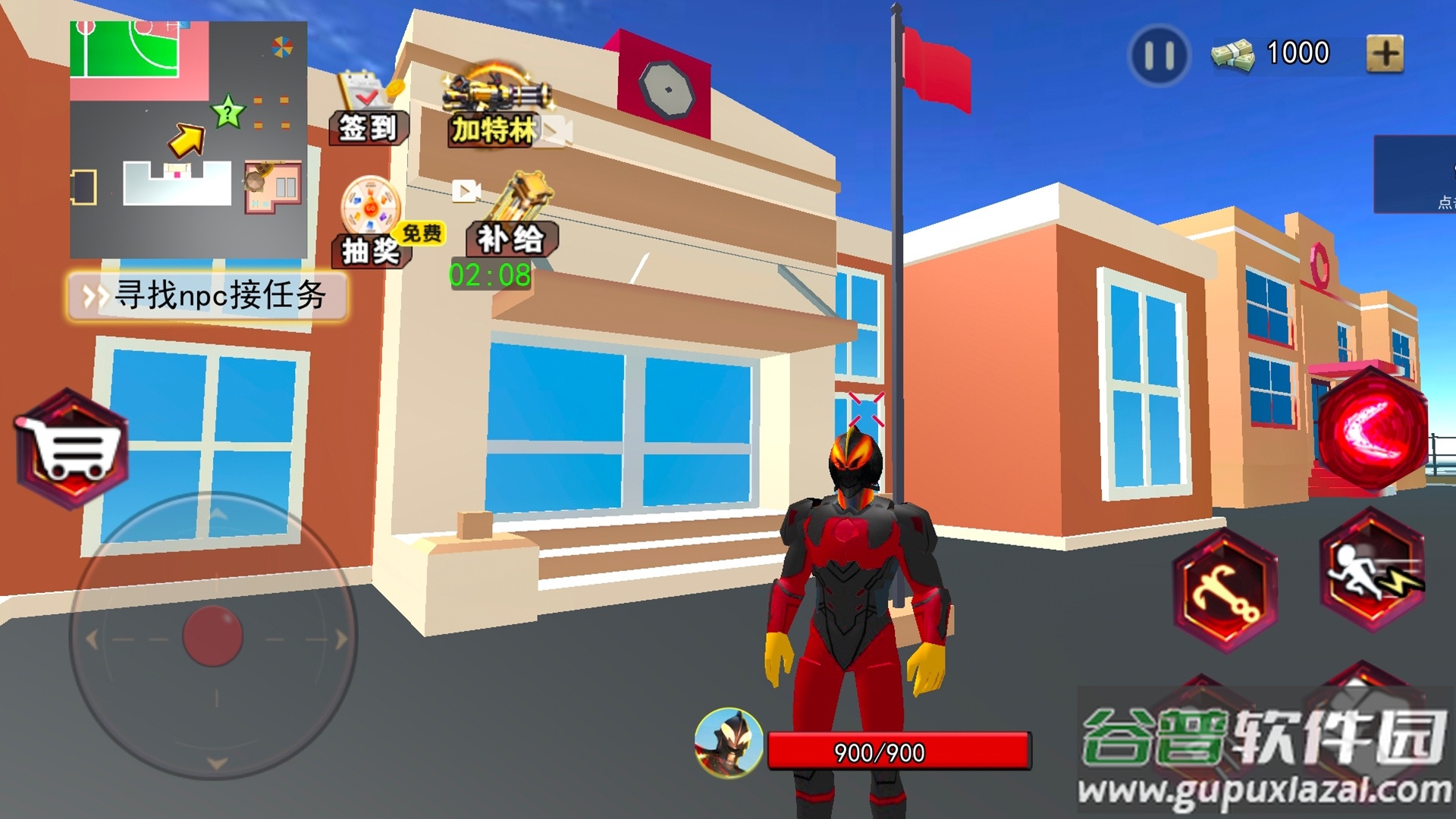Viewport: 1456px width, 819px height.
Task: Click the minimap
Action: [x=188, y=140]
